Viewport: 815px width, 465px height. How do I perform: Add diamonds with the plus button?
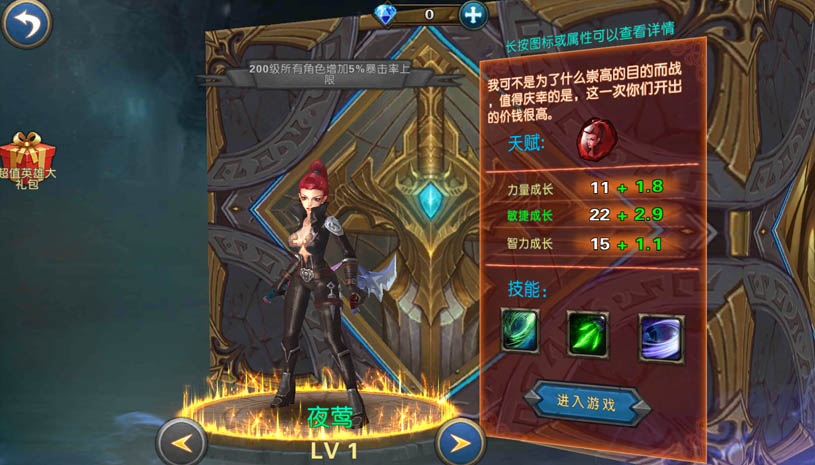(x=473, y=14)
